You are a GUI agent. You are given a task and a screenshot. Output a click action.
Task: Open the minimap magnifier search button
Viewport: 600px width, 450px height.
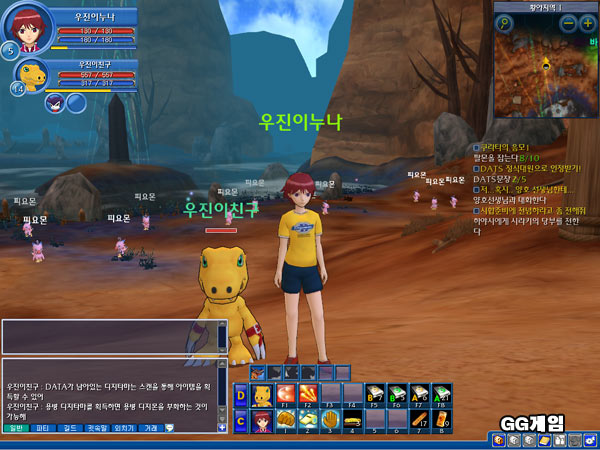pyautogui.click(x=505, y=22)
